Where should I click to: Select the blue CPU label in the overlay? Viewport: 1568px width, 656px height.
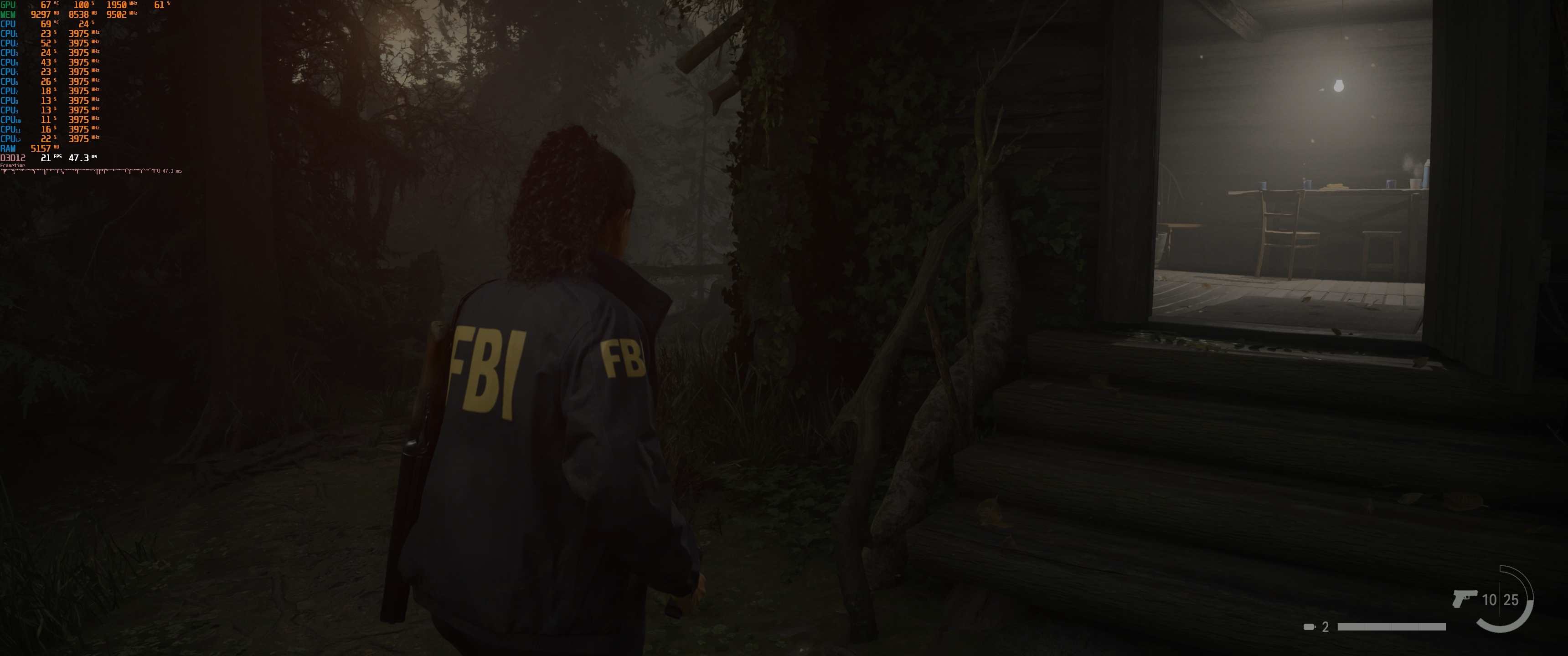tap(7, 24)
